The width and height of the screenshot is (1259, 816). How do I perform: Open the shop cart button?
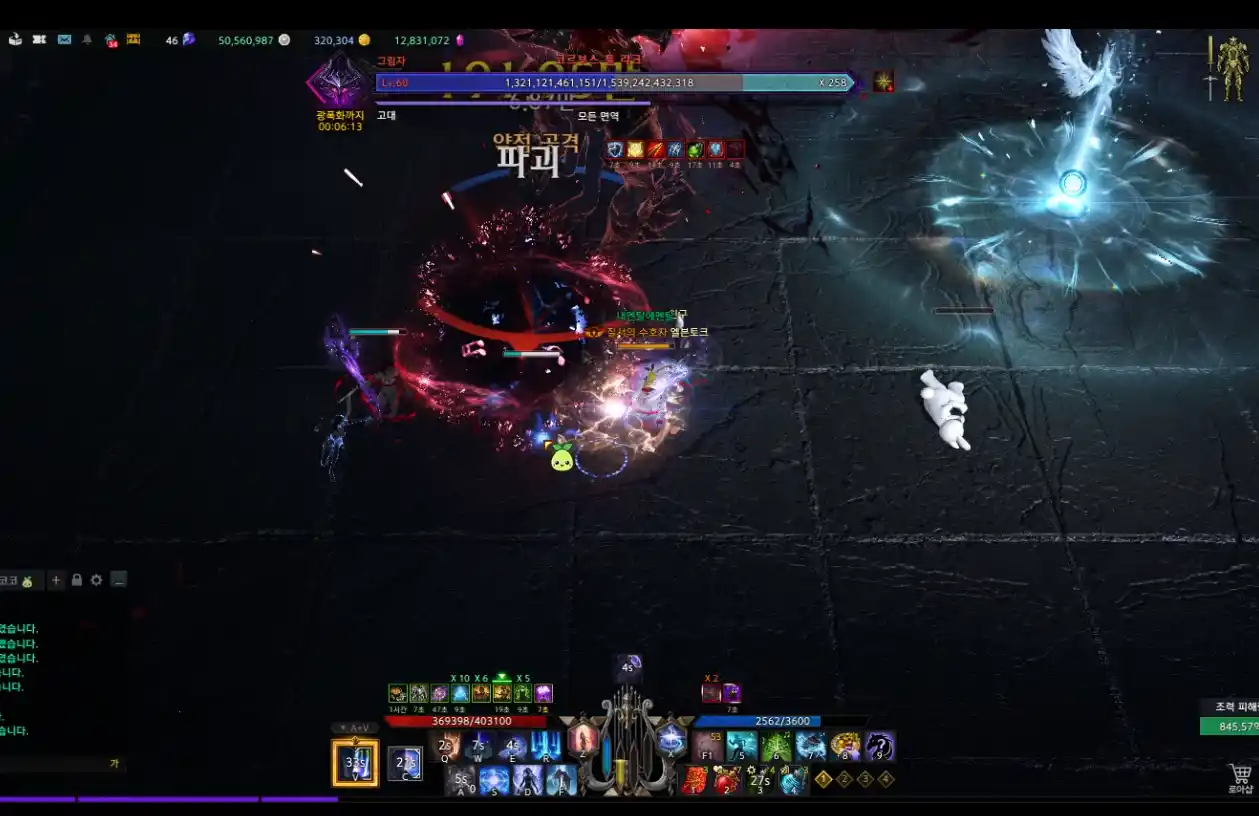tap(1241, 776)
